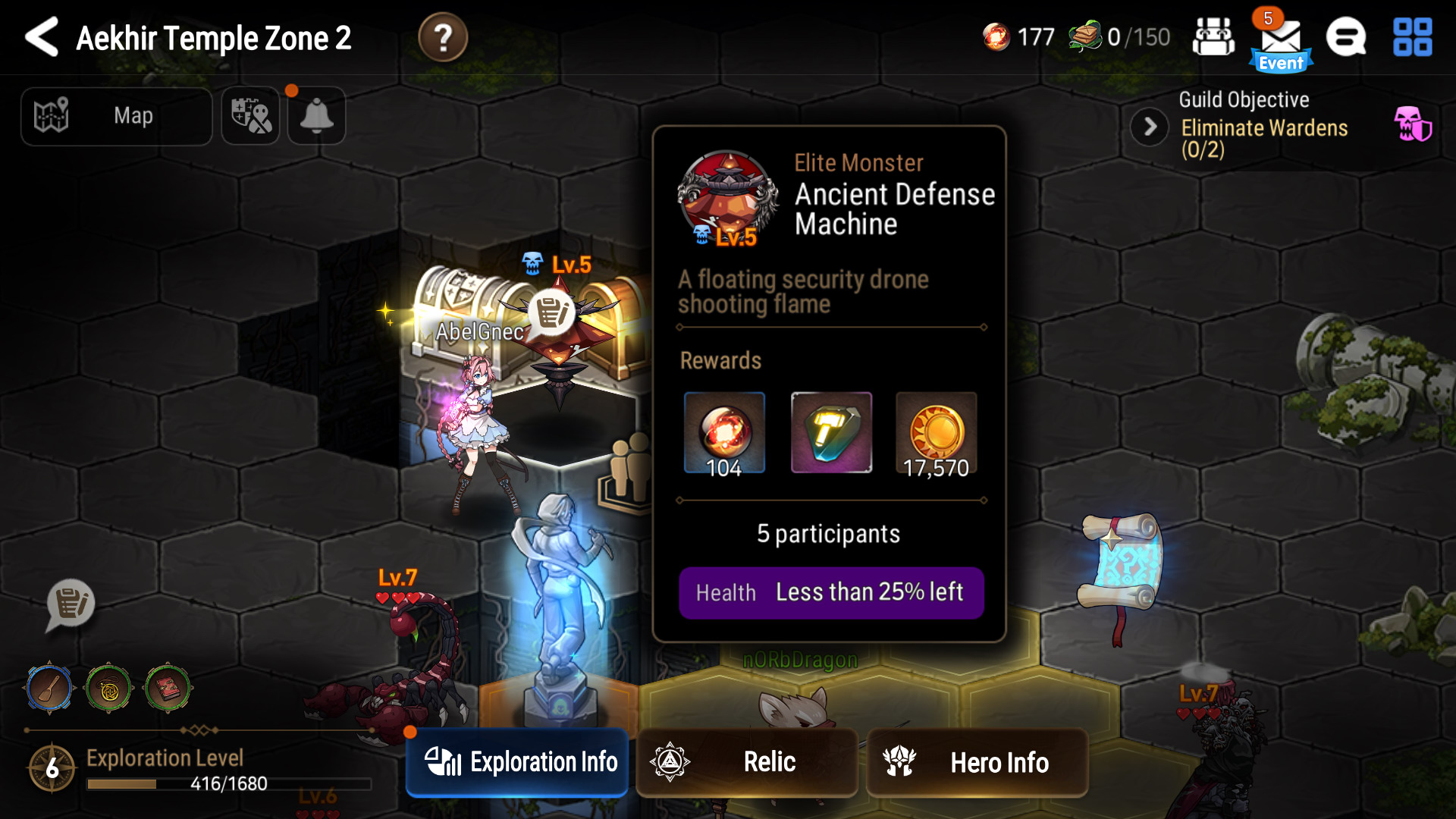Screen dimensions: 1456x819
Task: Open the chat bubble icon
Action: click(1346, 37)
